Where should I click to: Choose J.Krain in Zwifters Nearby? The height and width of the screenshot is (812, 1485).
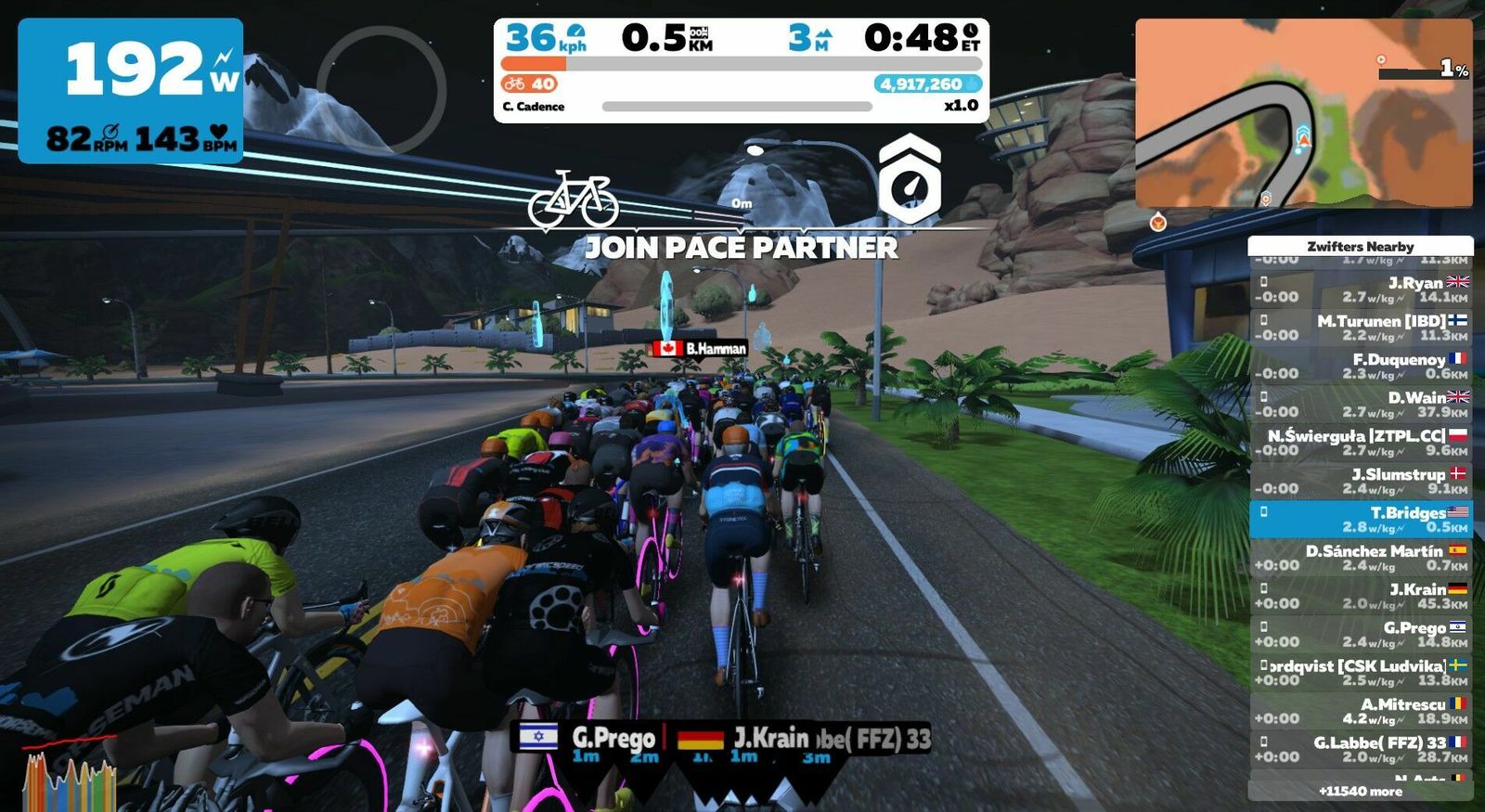[x=1361, y=596]
